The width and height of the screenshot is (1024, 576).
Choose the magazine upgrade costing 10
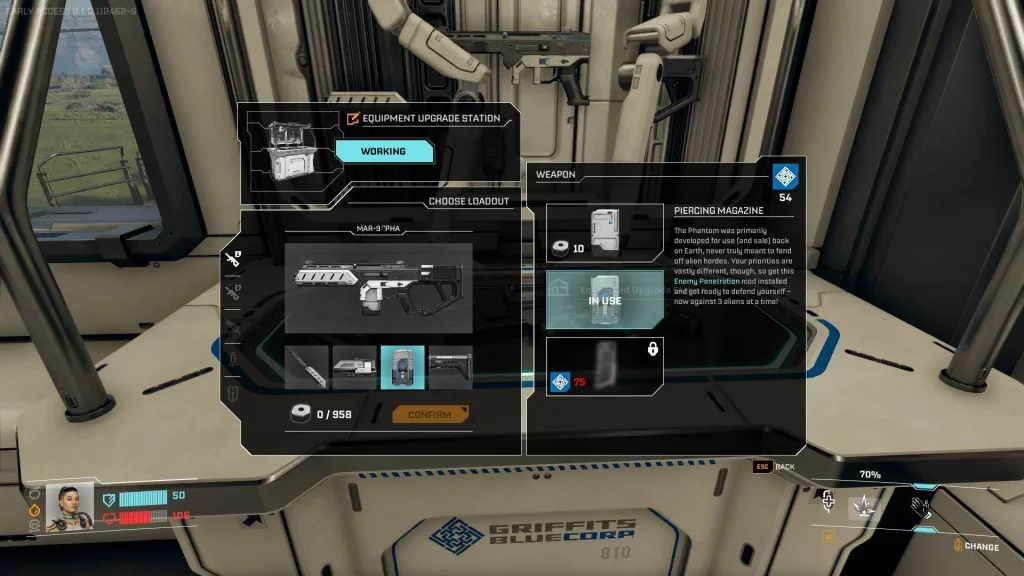pyautogui.click(x=604, y=234)
